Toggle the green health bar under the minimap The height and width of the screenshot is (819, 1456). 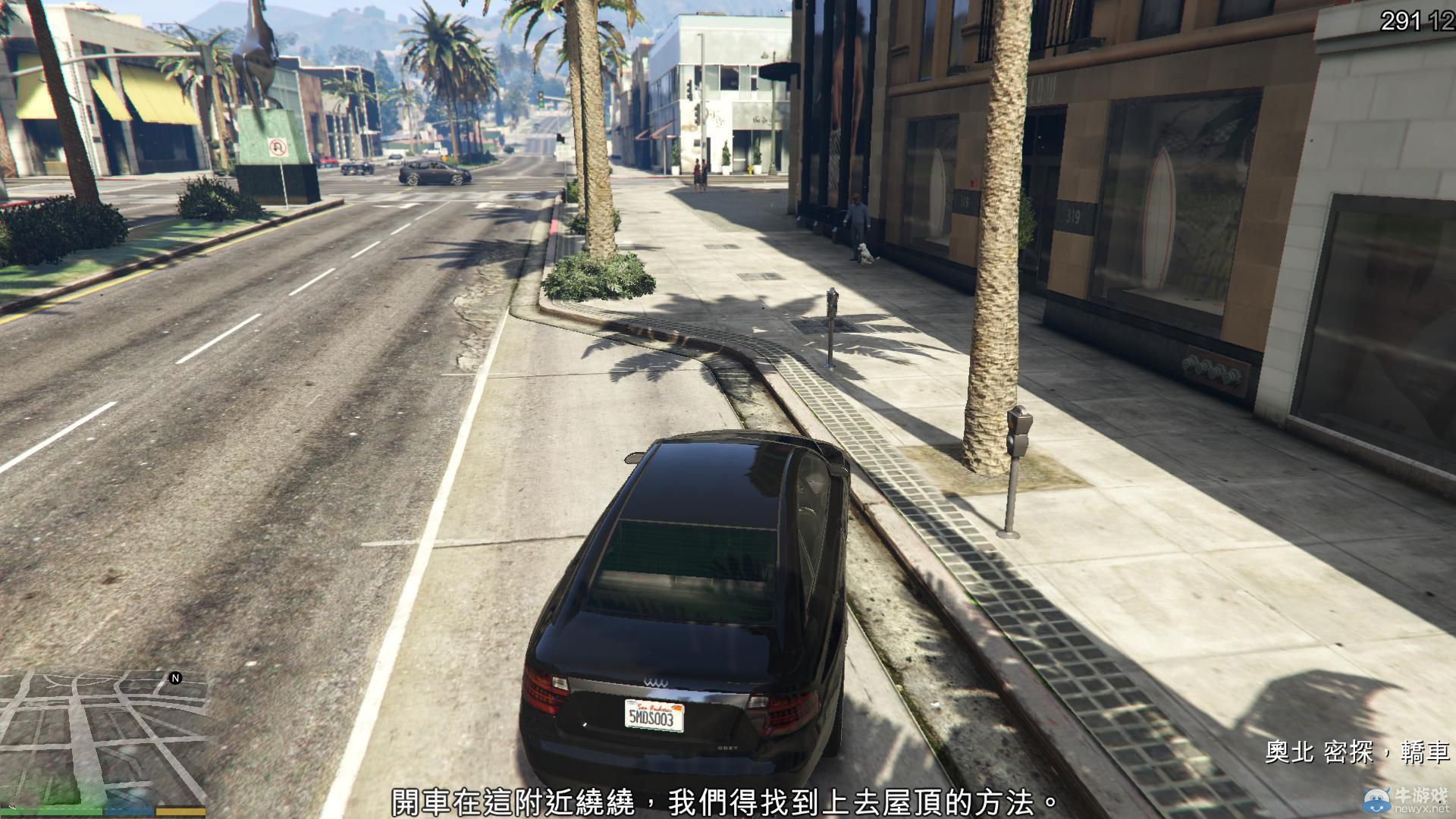click(51, 810)
